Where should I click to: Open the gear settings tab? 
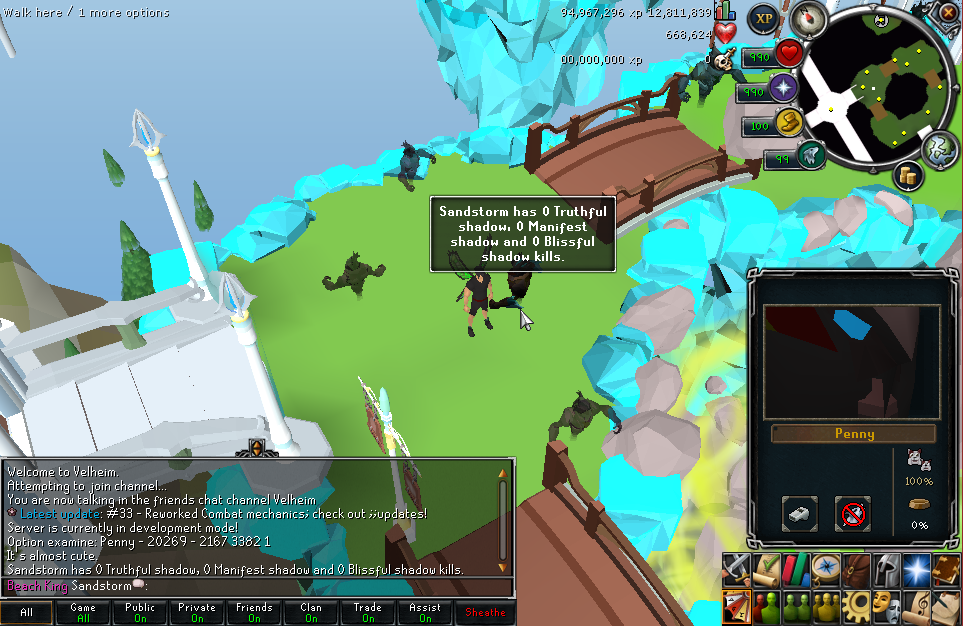point(856,605)
